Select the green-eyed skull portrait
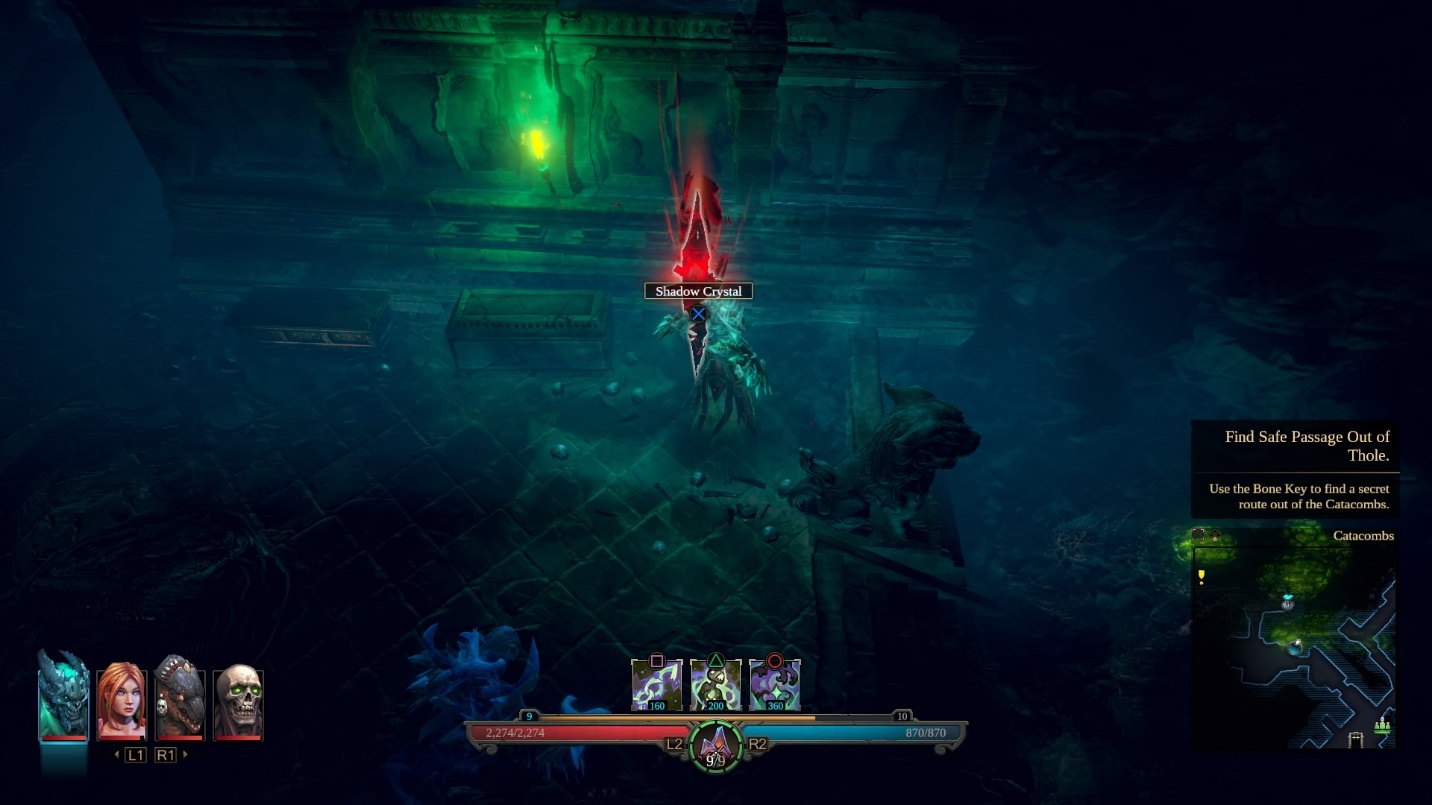 [238, 702]
